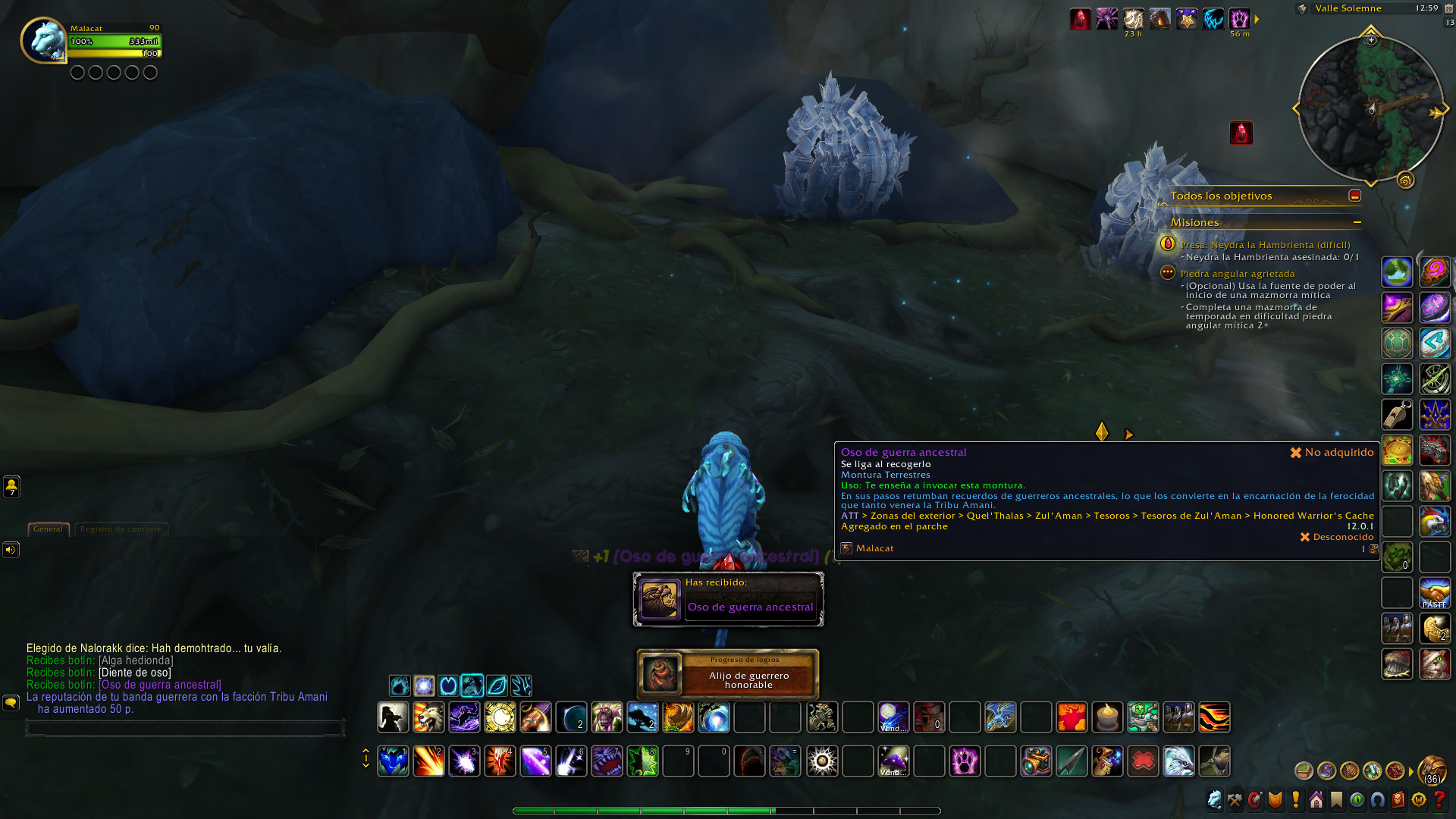Open the Alijo de guerrero honorable achievement alert
Image resolution: width=1456 pixels, height=819 pixels.
tap(728, 673)
